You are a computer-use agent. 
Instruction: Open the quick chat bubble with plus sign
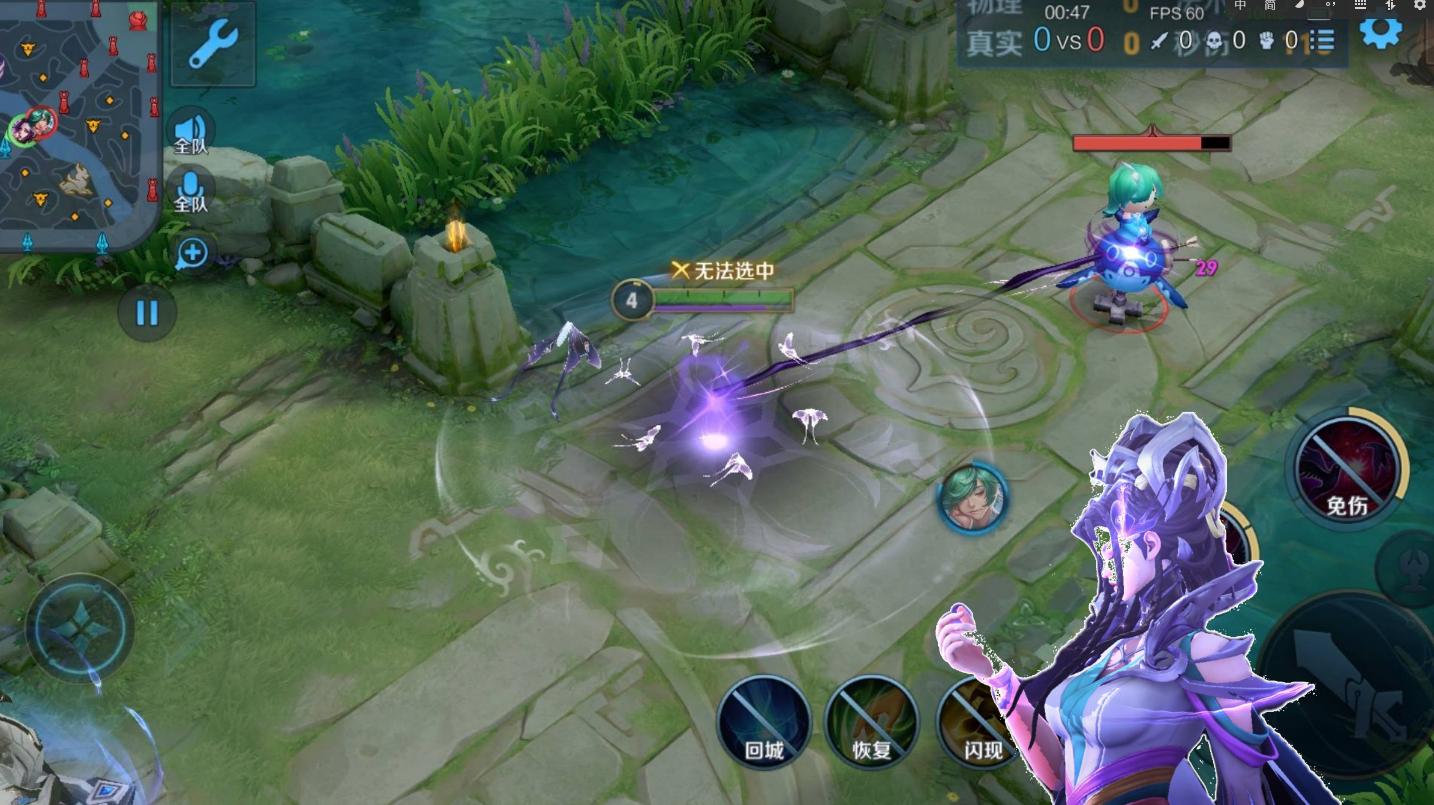click(x=191, y=253)
